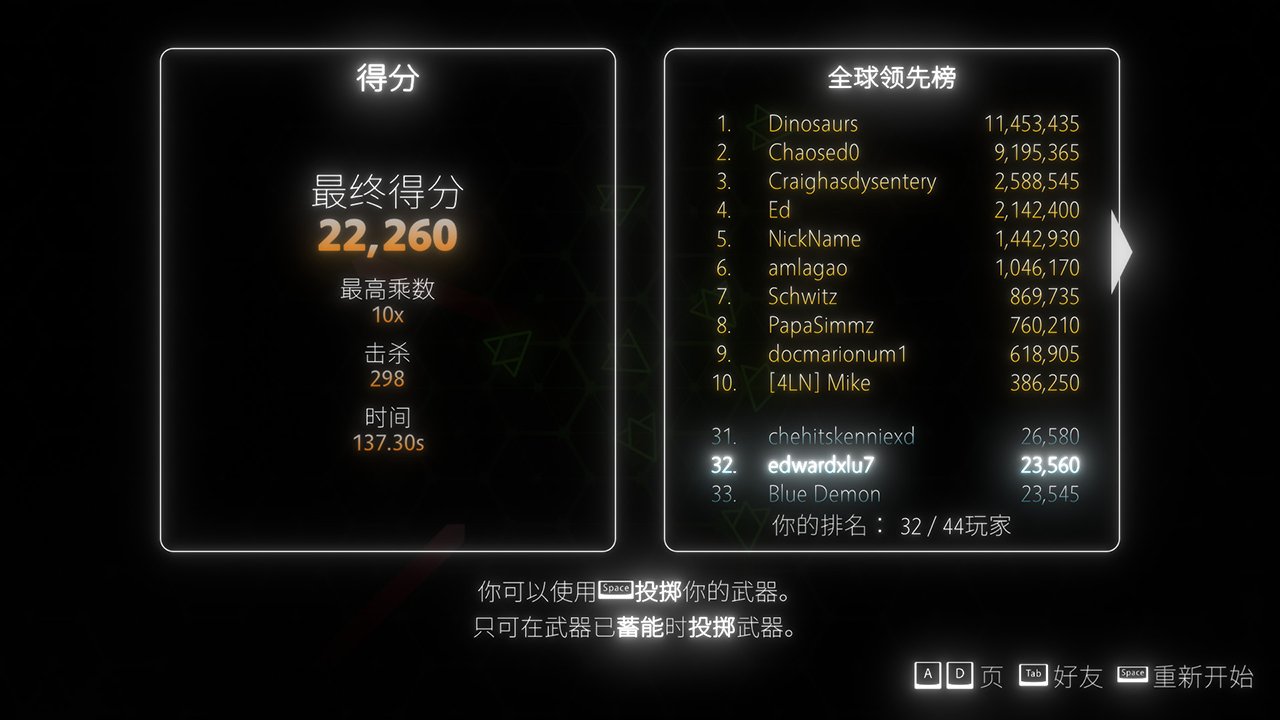Image resolution: width=1280 pixels, height=720 pixels.
Task: Click the A key icon for page switching
Action: 928,675
